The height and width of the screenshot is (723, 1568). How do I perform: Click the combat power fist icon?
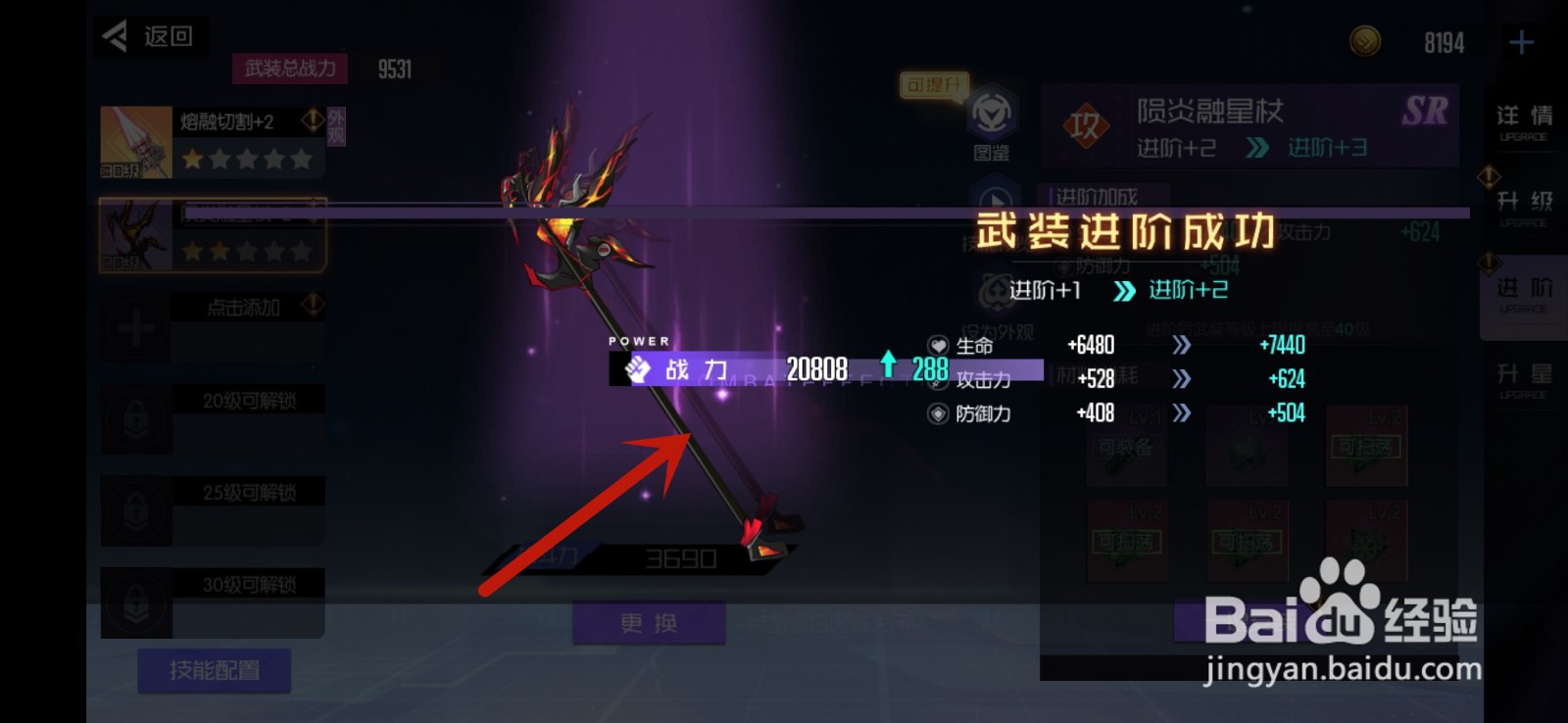click(x=637, y=368)
